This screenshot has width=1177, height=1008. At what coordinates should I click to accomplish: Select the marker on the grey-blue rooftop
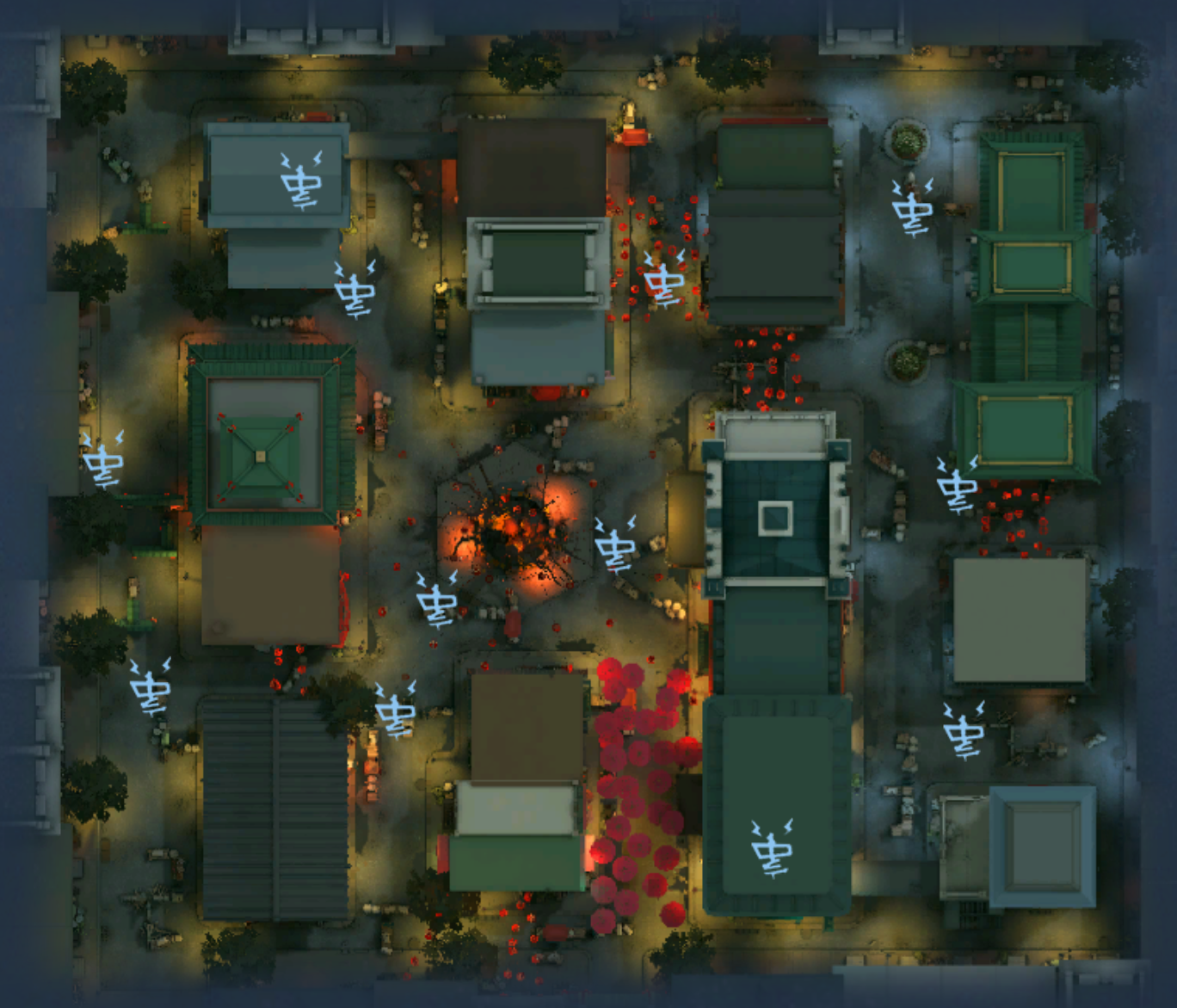pyautogui.click(x=301, y=181)
